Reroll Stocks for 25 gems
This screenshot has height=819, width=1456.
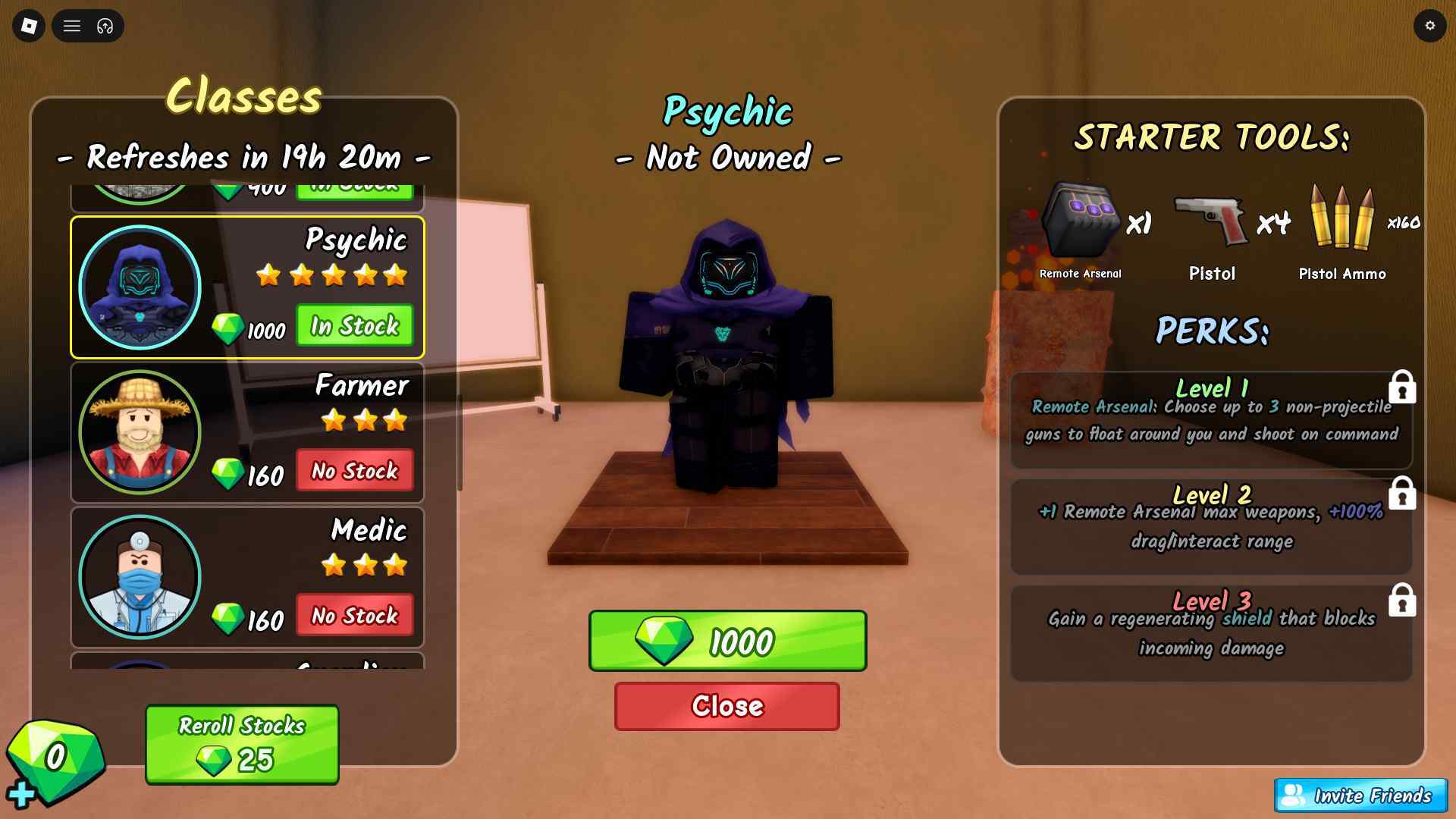pos(242,744)
